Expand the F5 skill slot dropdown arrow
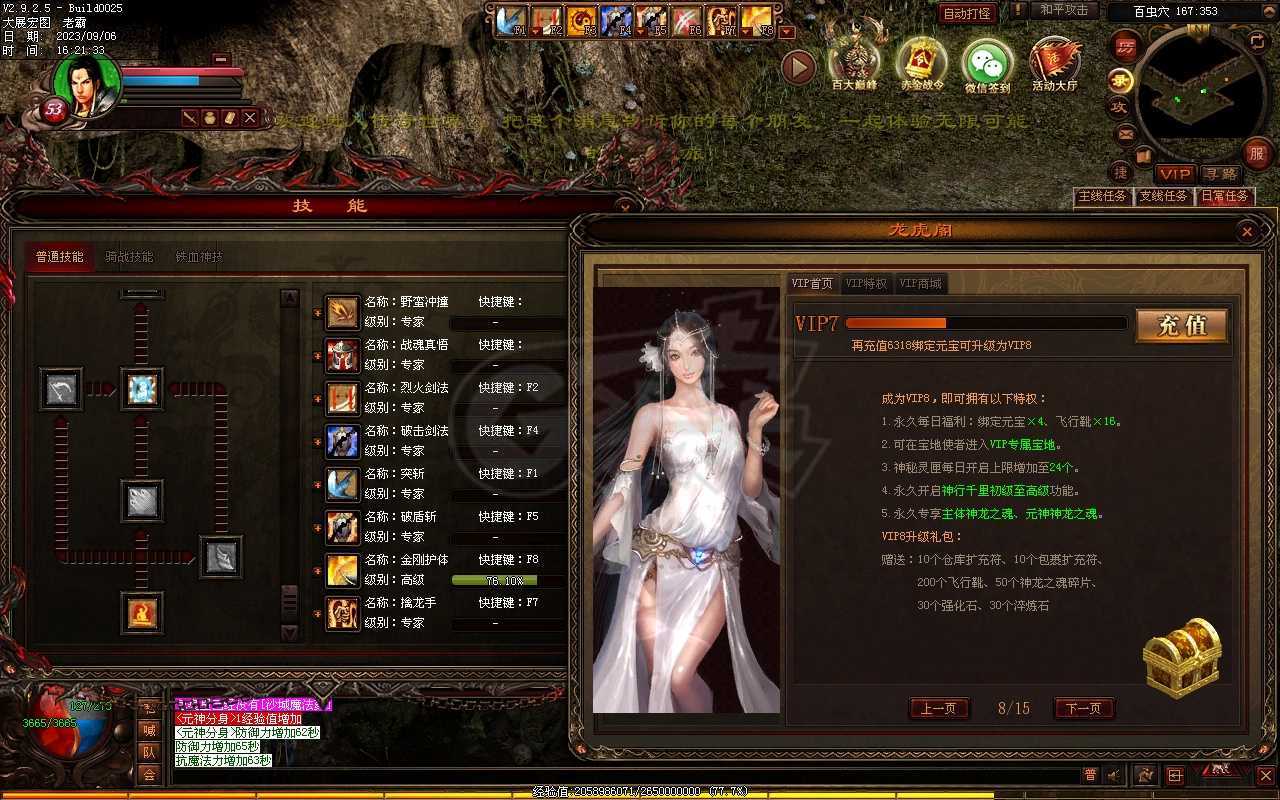This screenshot has height=800, width=1280. (x=641, y=30)
